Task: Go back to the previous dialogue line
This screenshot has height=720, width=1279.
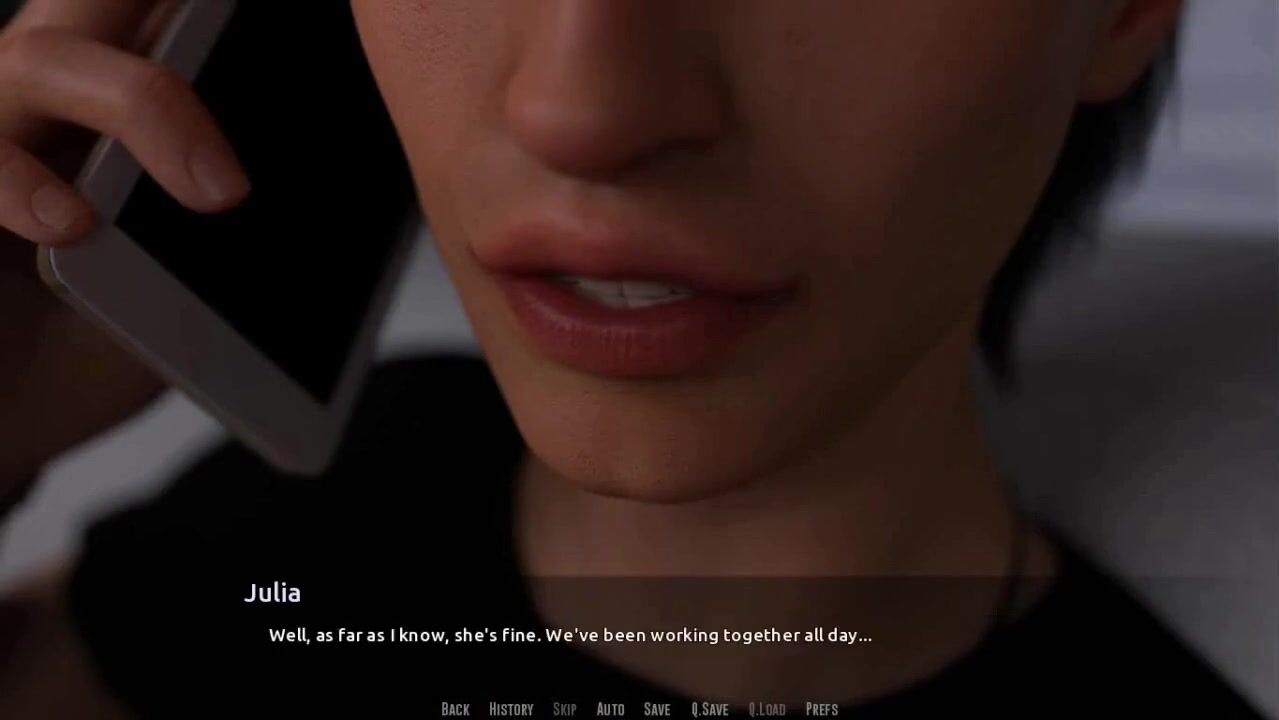Action: click(x=455, y=709)
